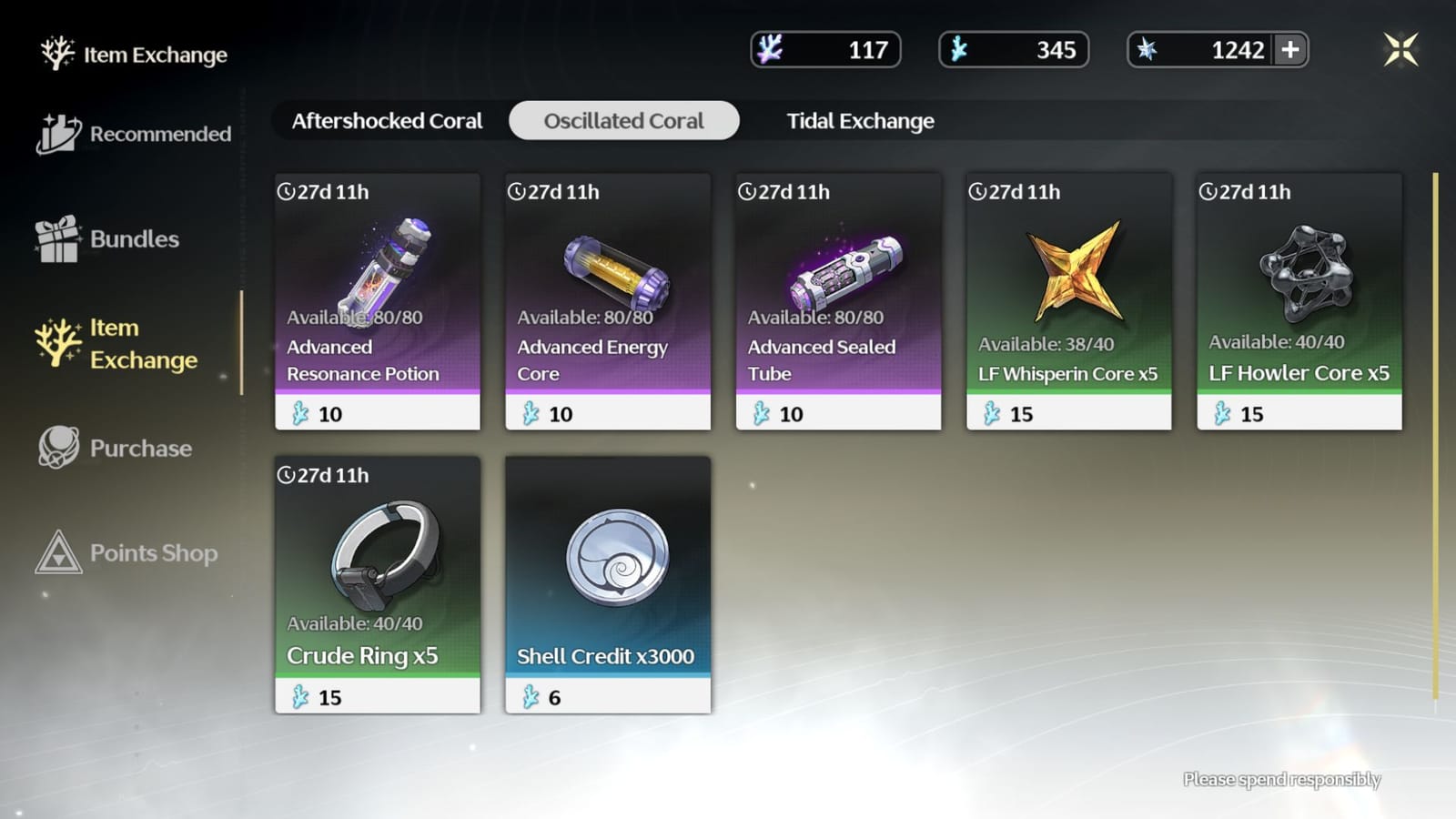The width and height of the screenshot is (1456, 819).
Task: Open the Tidal Exchange tab
Action: (x=859, y=120)
